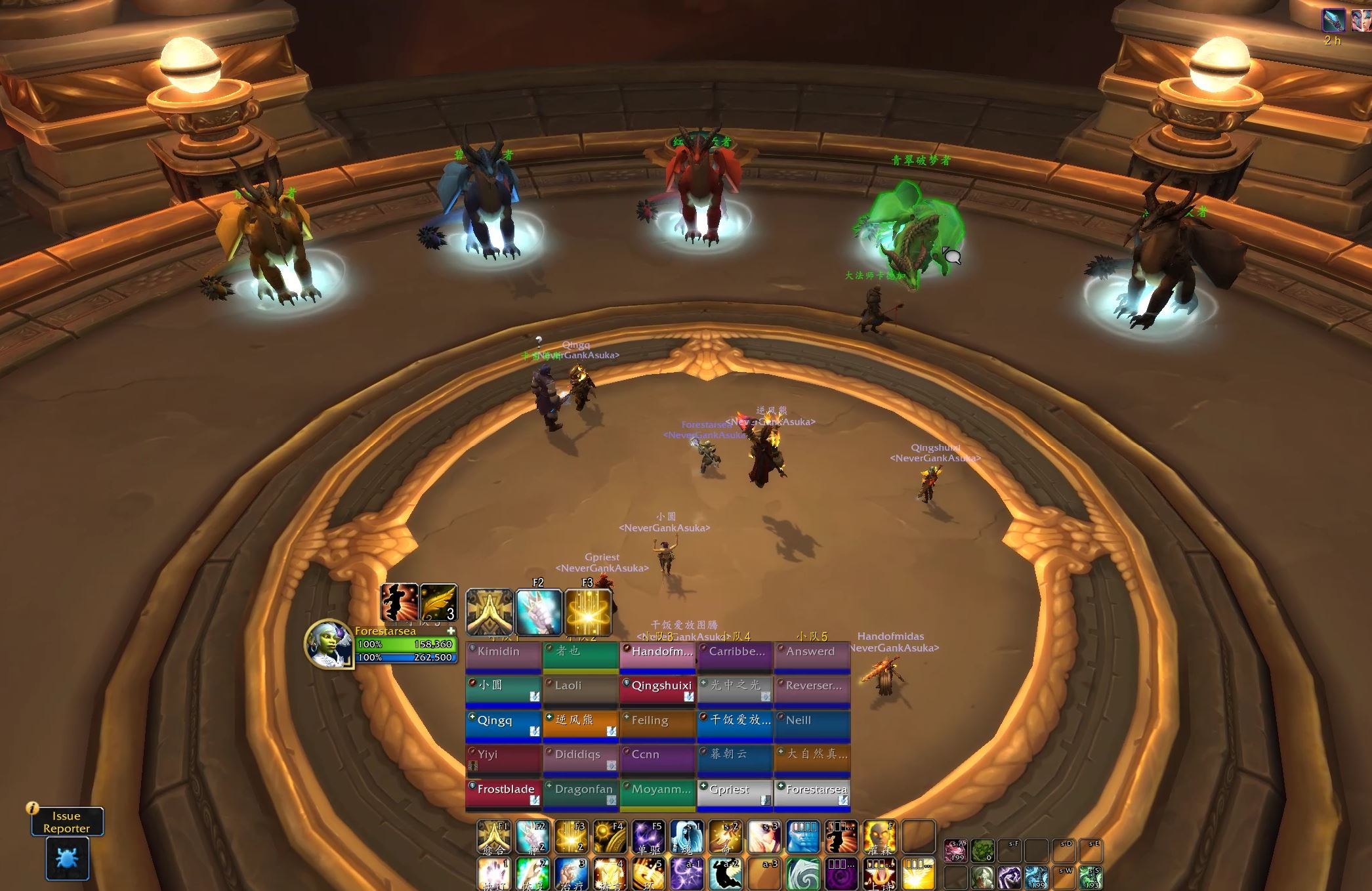
Task: Cast the praying hands spell bound to F1
Action: point(493,837)
